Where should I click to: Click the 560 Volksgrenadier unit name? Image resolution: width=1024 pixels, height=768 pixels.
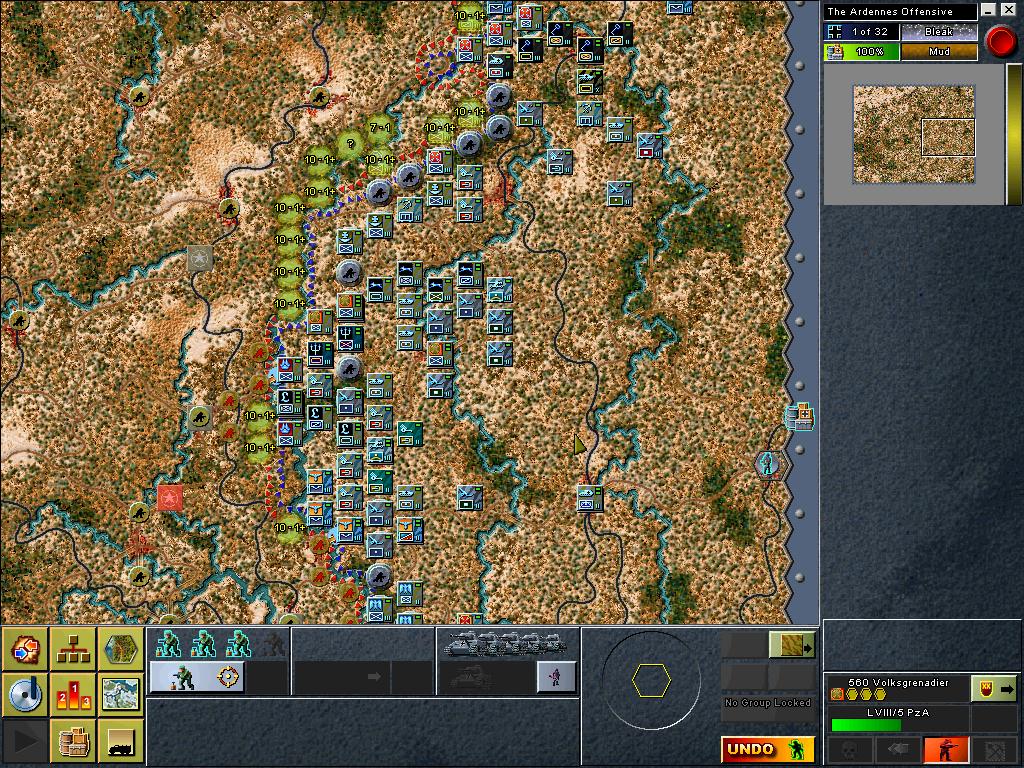897,684
